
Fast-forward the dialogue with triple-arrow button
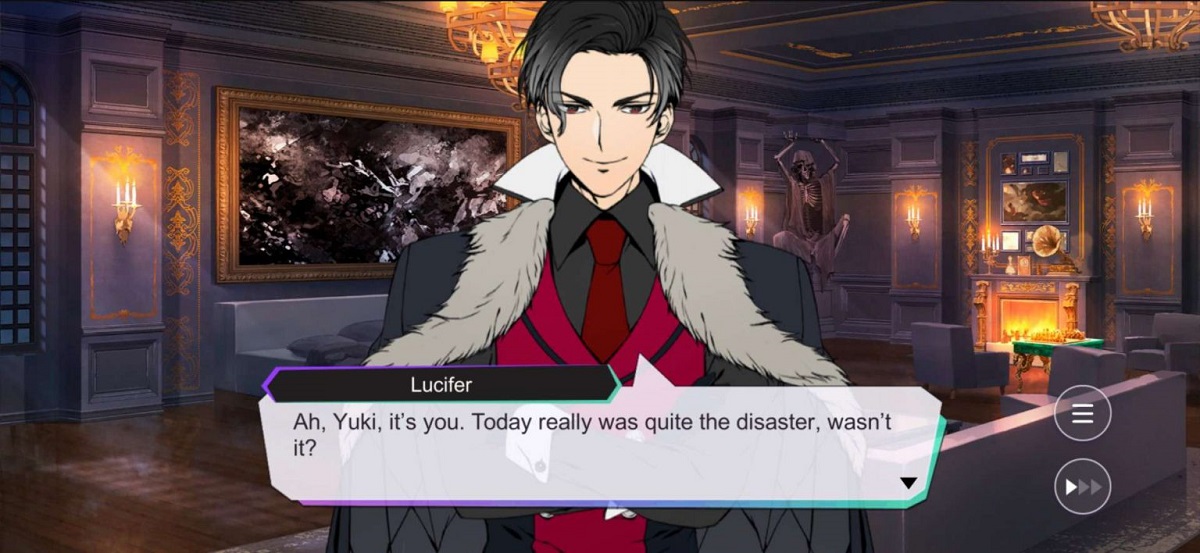tap(1082, 487)
